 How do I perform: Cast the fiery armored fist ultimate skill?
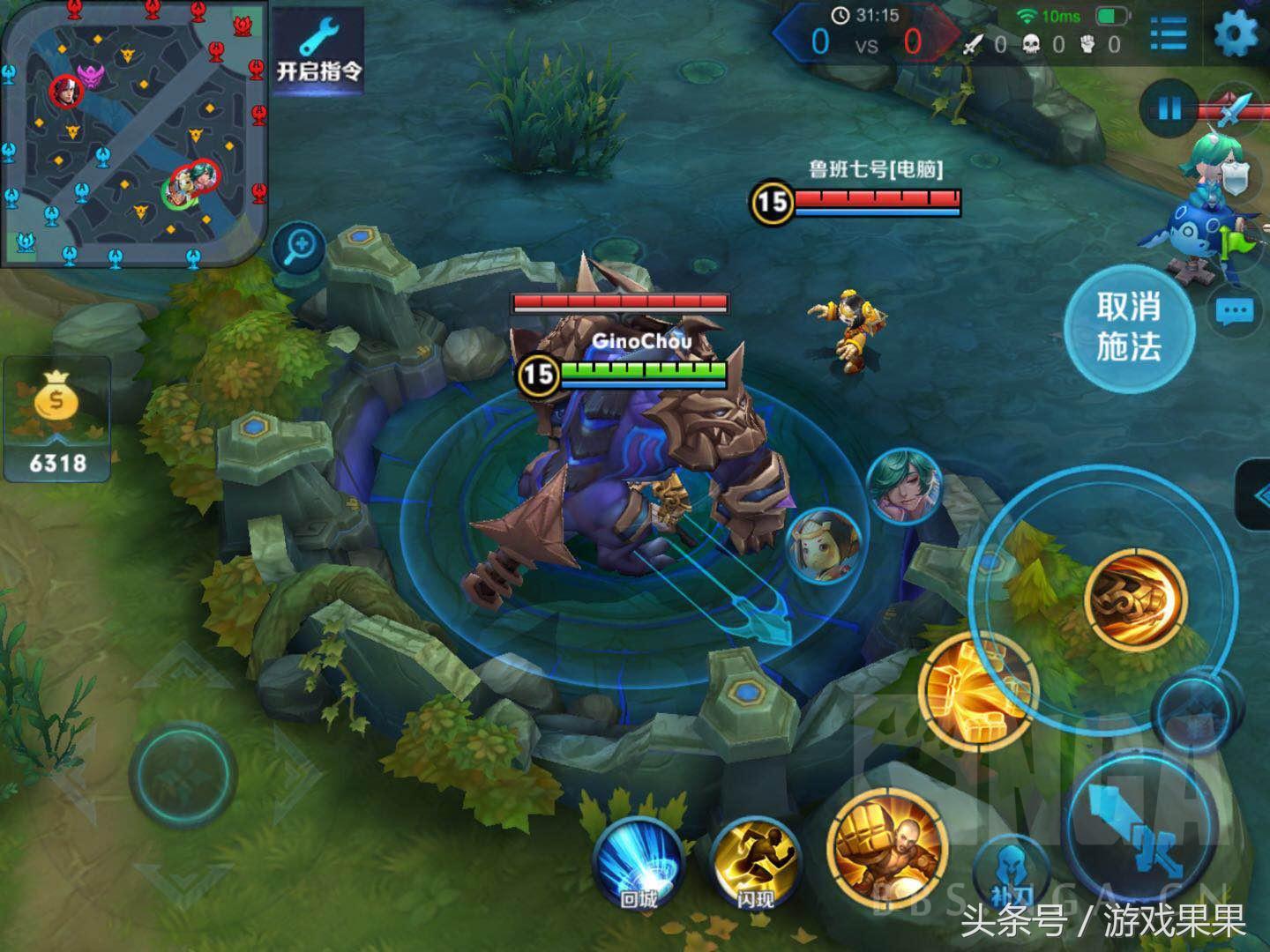(1136, 599)
